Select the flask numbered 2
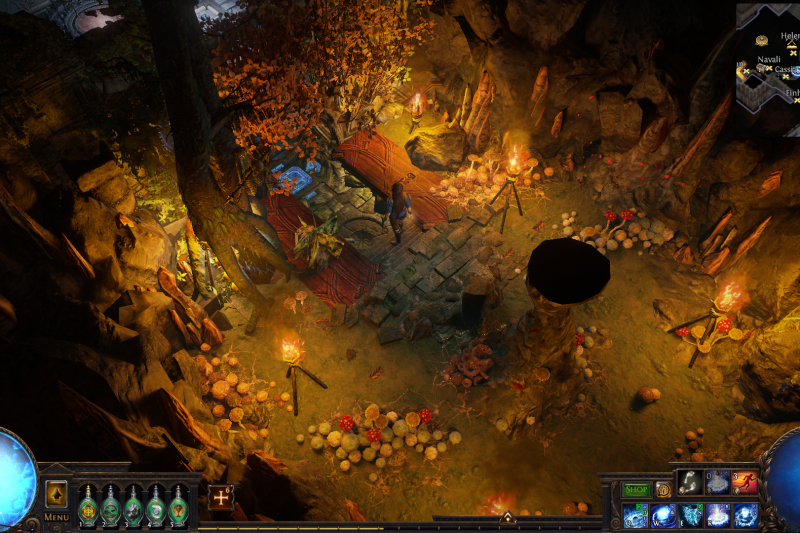This screenshot has height=533, width=800. pos(111,505)
